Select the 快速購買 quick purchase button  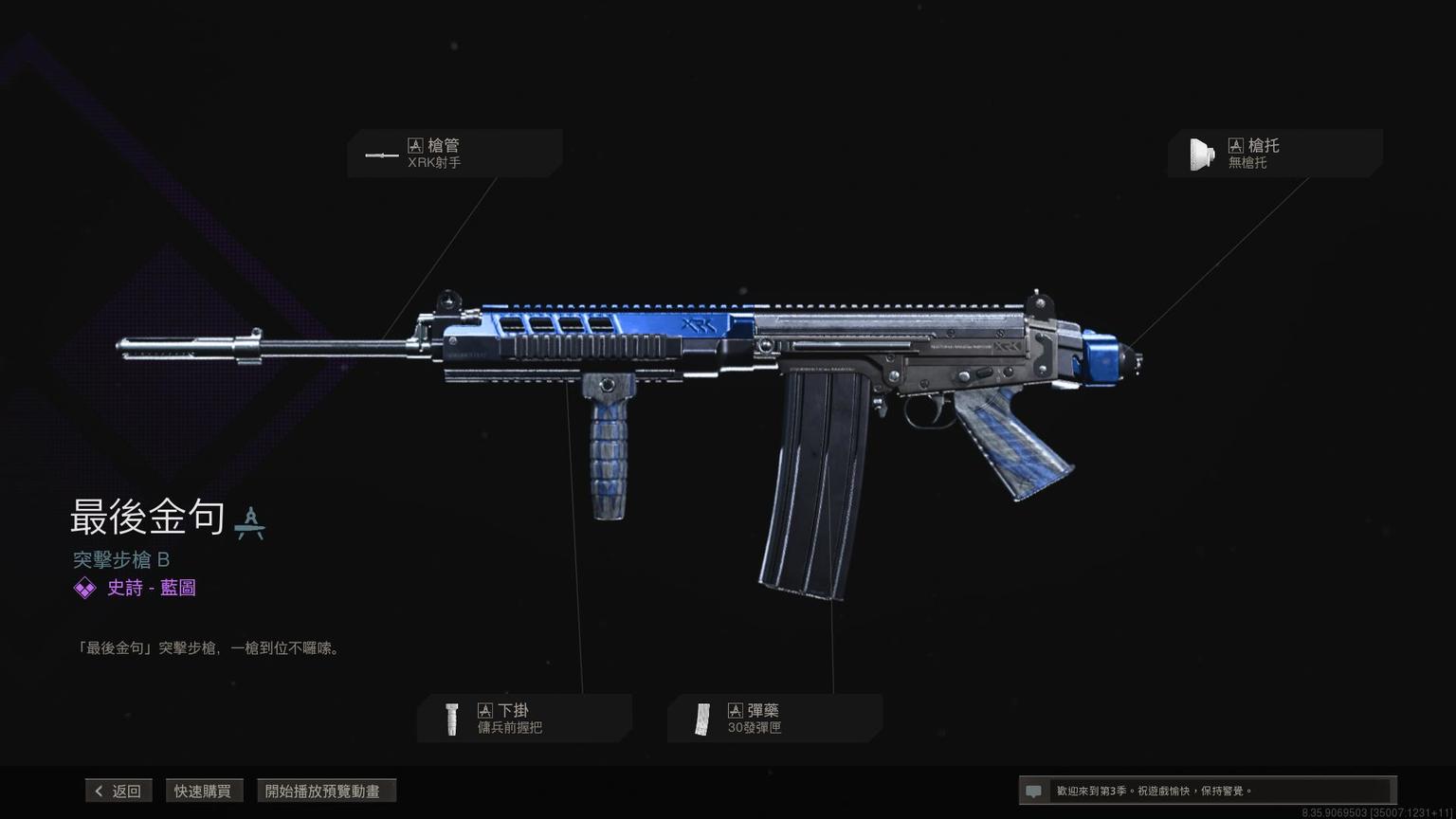[x=203, y=791]
